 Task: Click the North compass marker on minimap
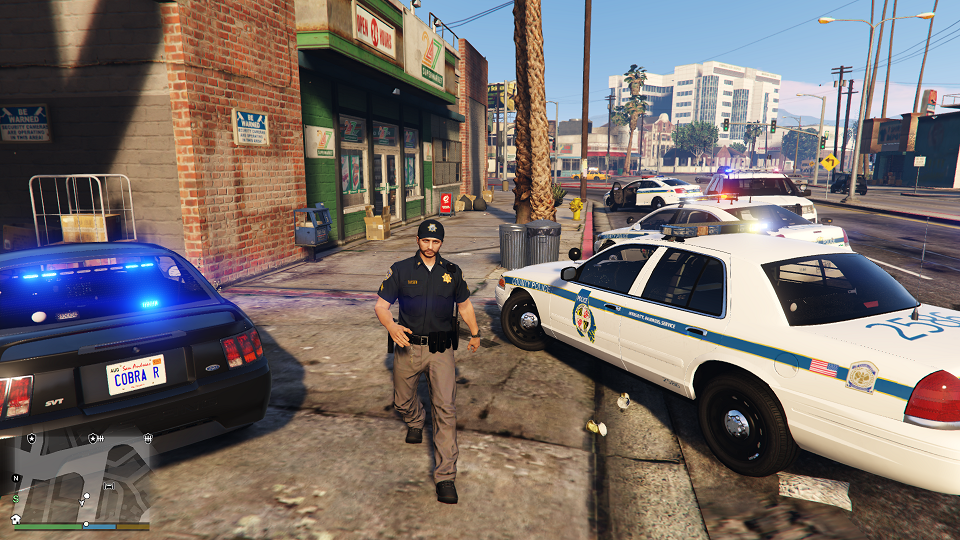coord(16,478)
